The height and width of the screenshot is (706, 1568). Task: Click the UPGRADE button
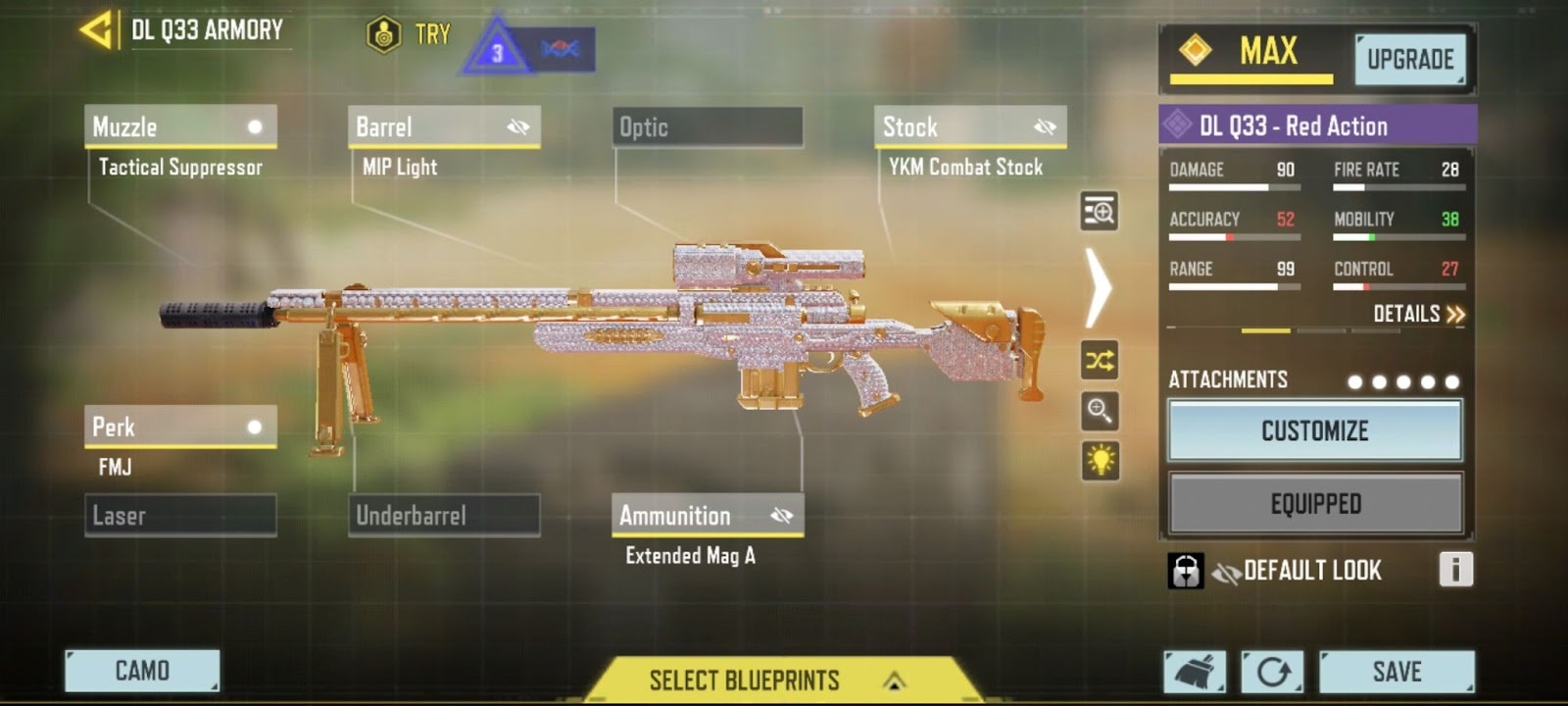tap(1410, 60)
